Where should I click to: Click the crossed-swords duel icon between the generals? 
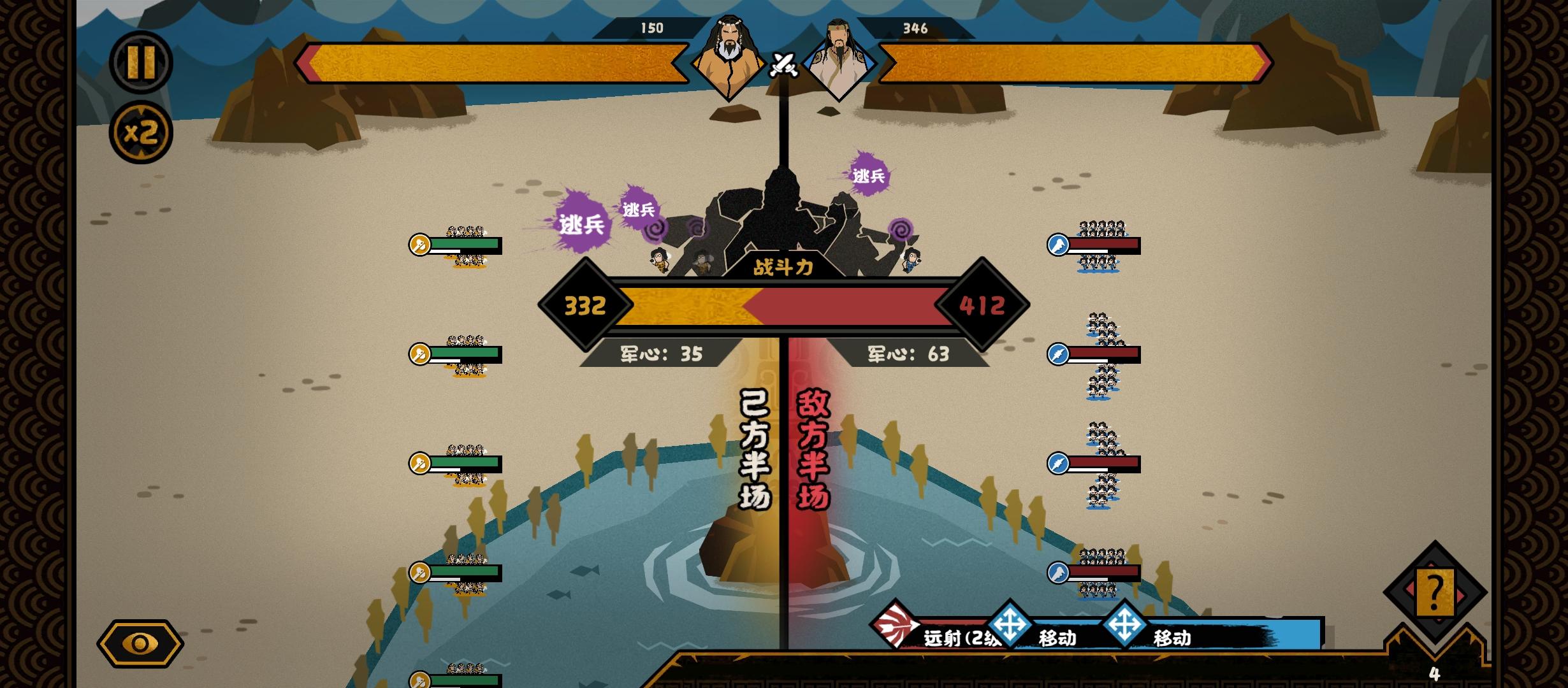tap(783, 66)
